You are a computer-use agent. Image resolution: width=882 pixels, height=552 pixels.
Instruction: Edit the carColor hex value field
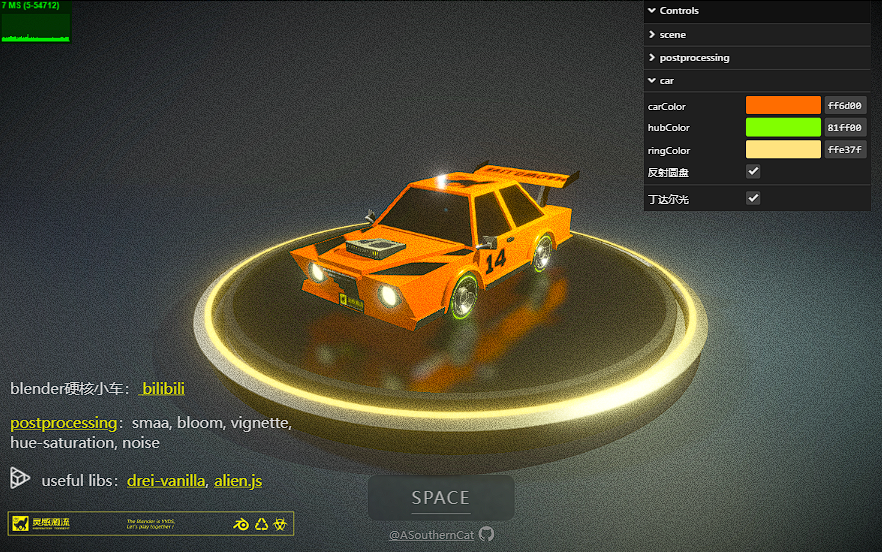click(845, 105)
